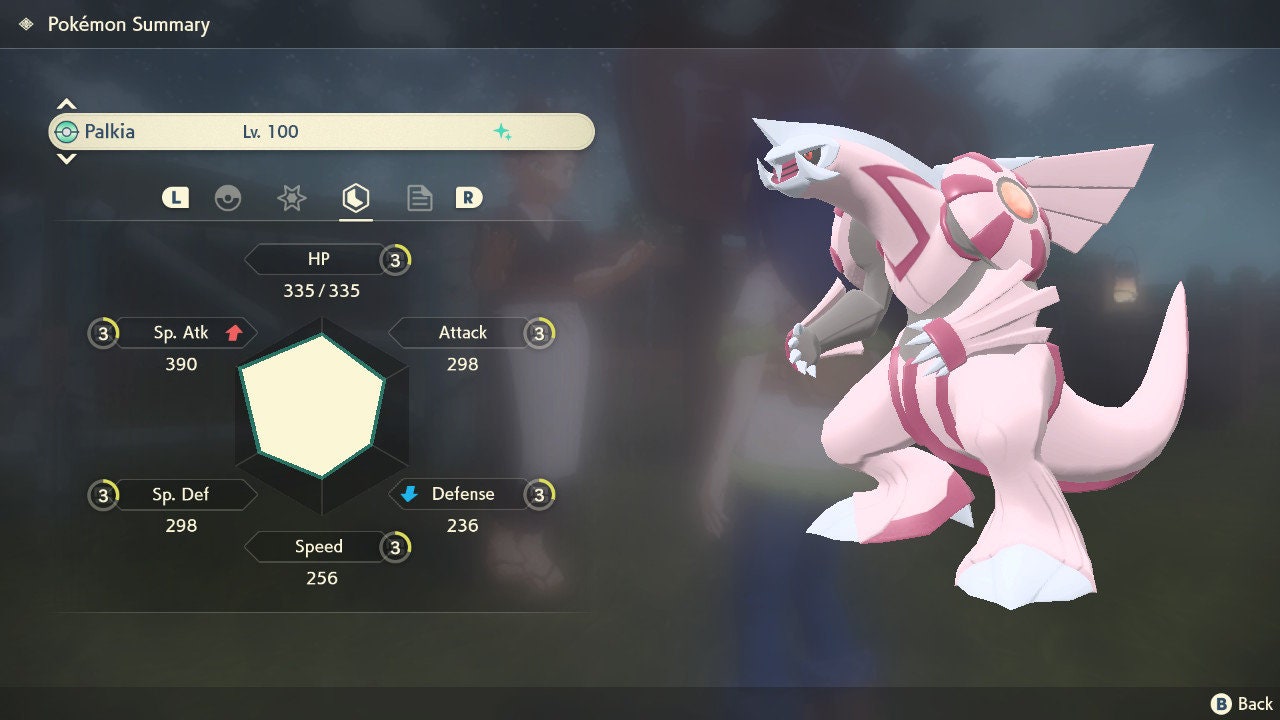Click the up arrow above Palkia's name
1280x720 pixels.
pyautogui.click(x=66, y=104)
